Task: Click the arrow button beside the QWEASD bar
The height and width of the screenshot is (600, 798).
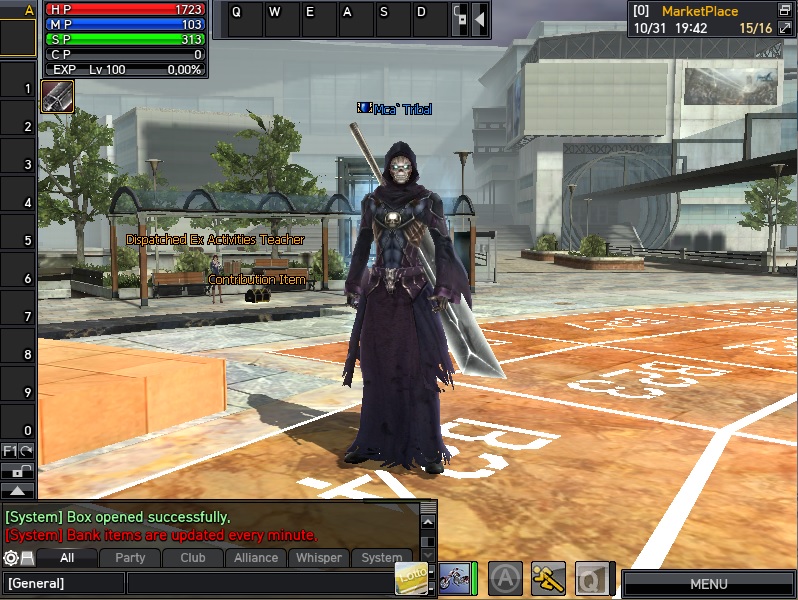Action: pos(480,18)
